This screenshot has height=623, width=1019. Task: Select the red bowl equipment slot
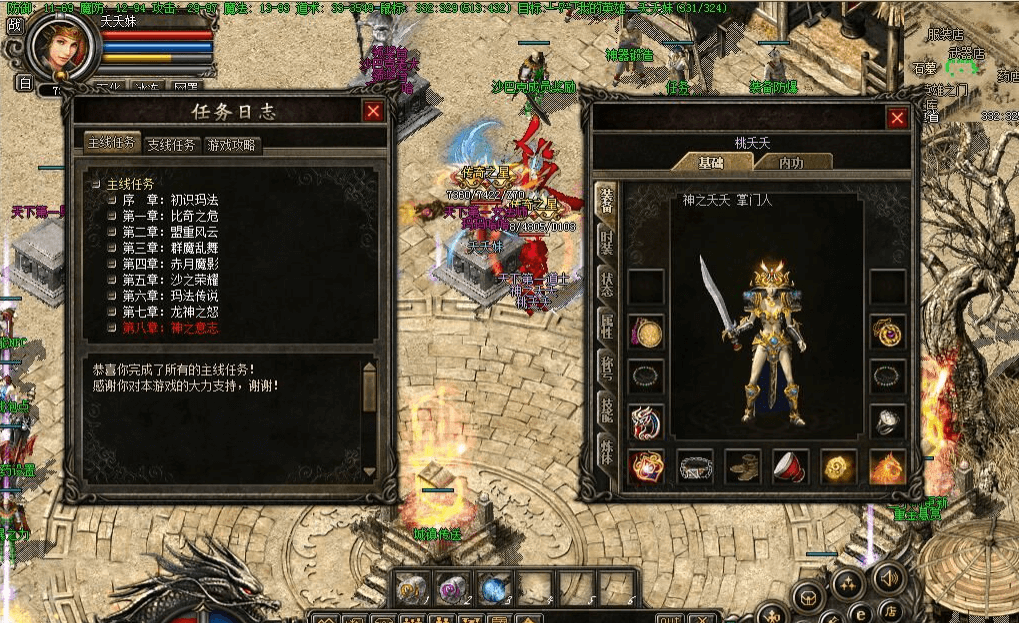click(x=791, y=466)
